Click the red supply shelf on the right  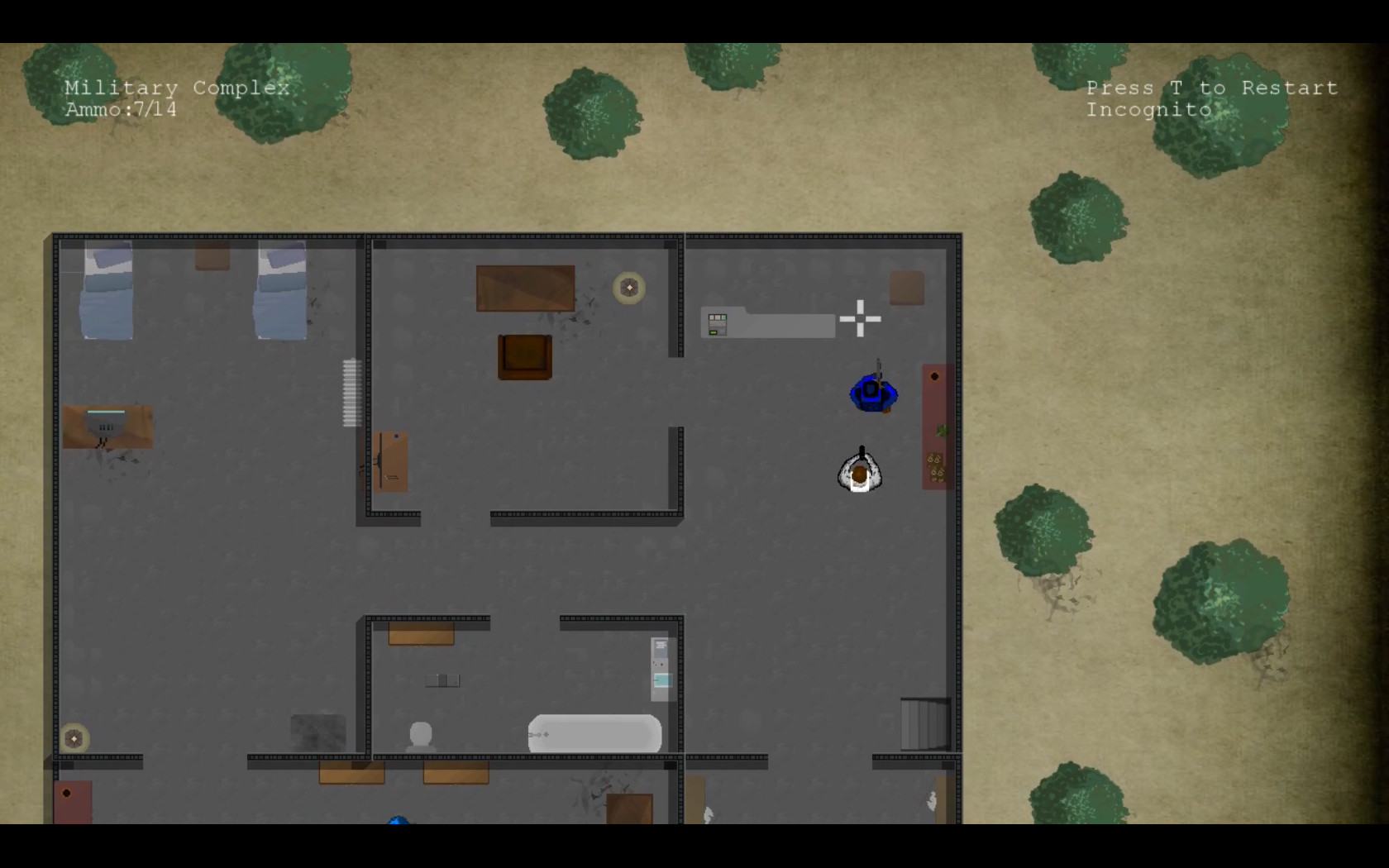click(935, 426)
